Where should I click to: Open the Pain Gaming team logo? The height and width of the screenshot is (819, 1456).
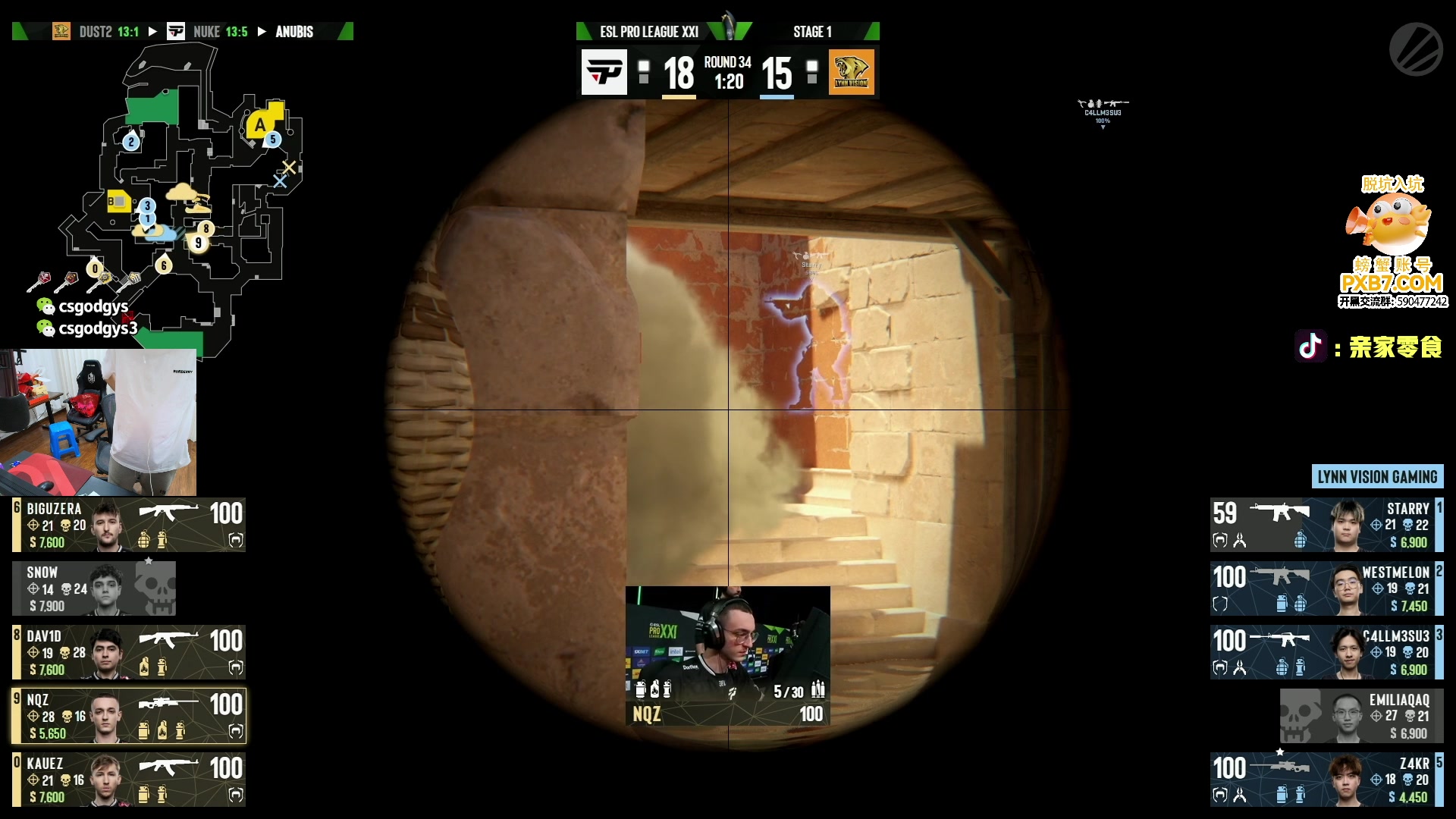pos(604,73)
